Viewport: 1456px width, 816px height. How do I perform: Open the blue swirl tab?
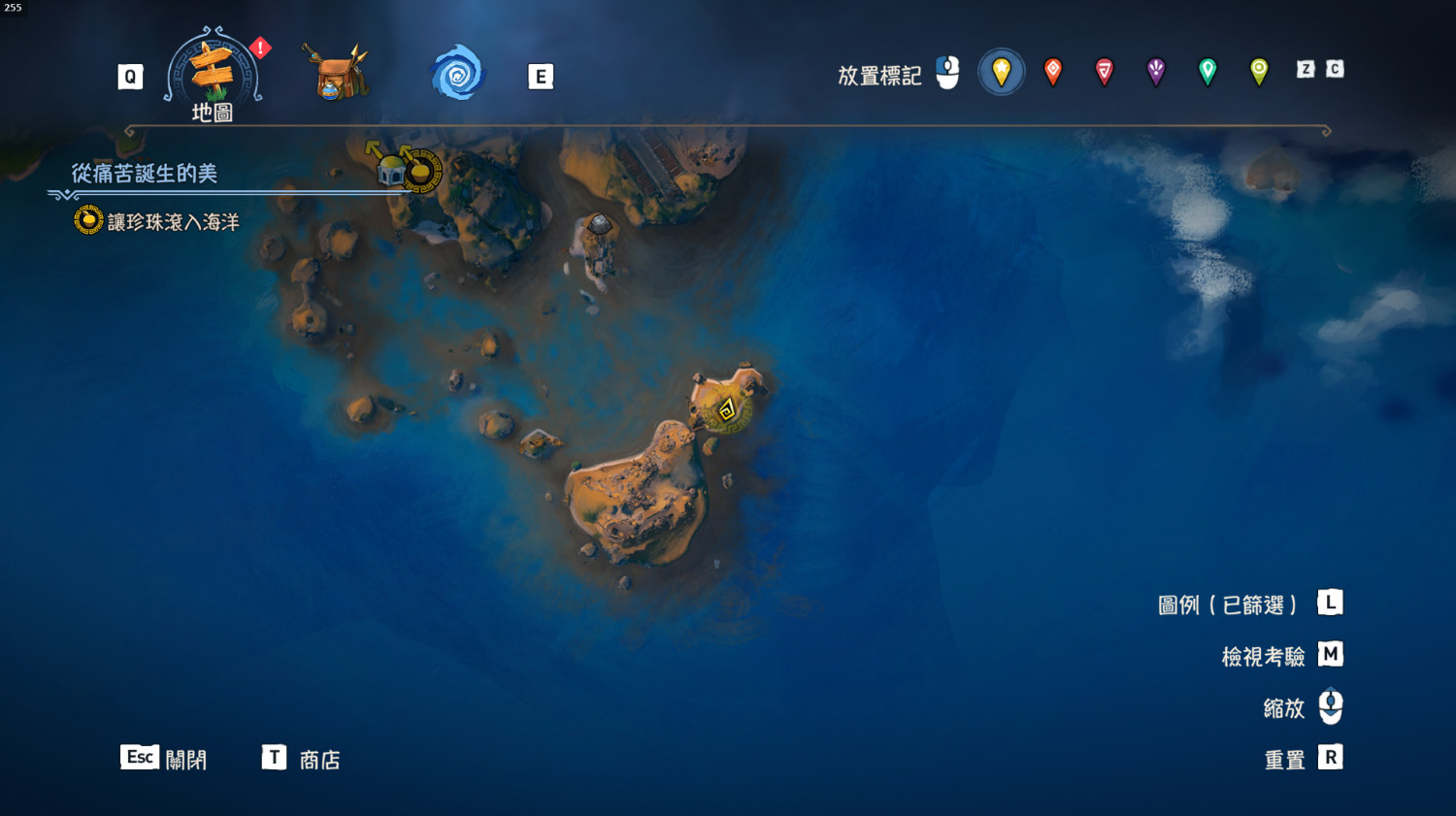click(x=457, y=74)
